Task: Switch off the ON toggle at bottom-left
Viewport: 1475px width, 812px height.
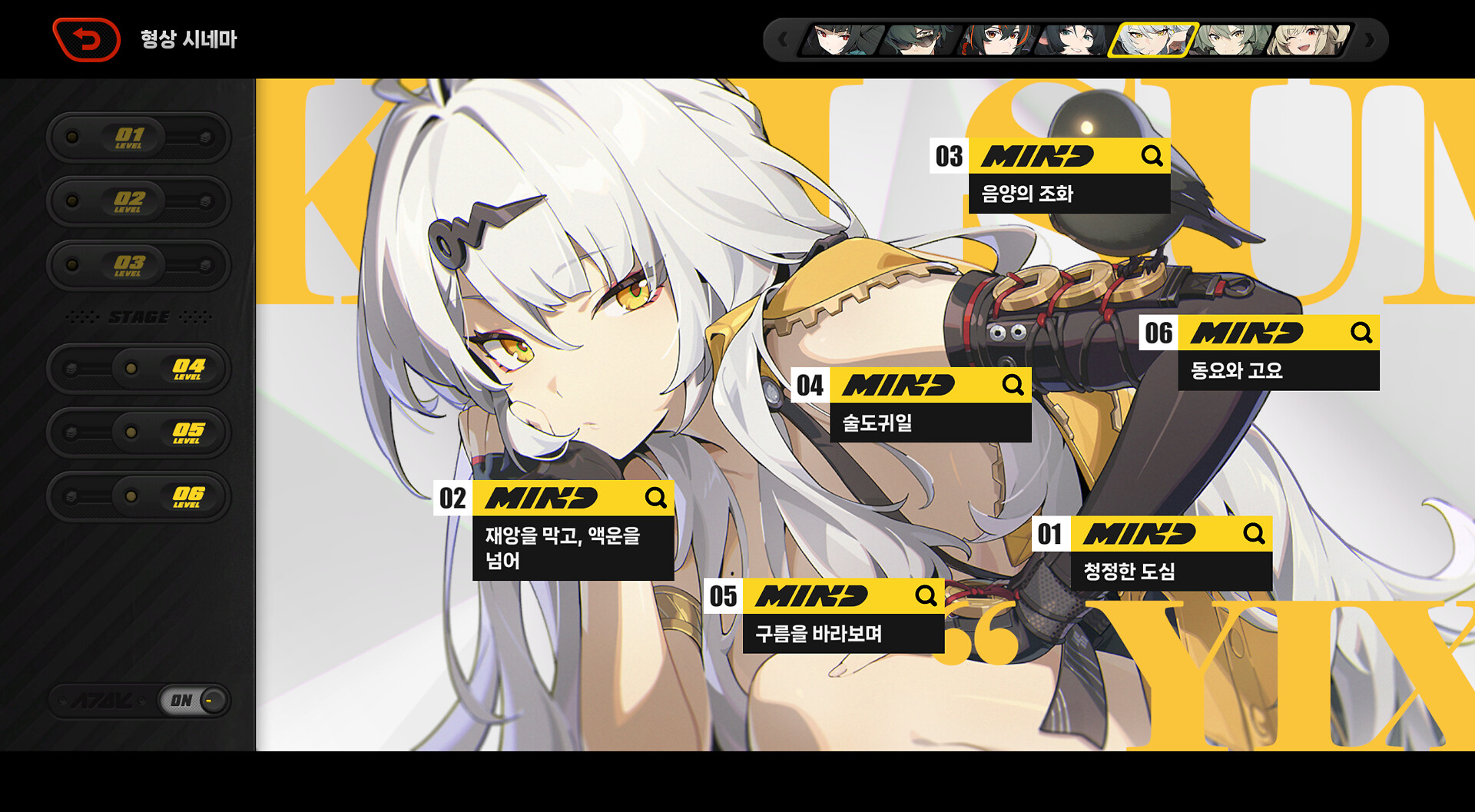Action: 194,701
